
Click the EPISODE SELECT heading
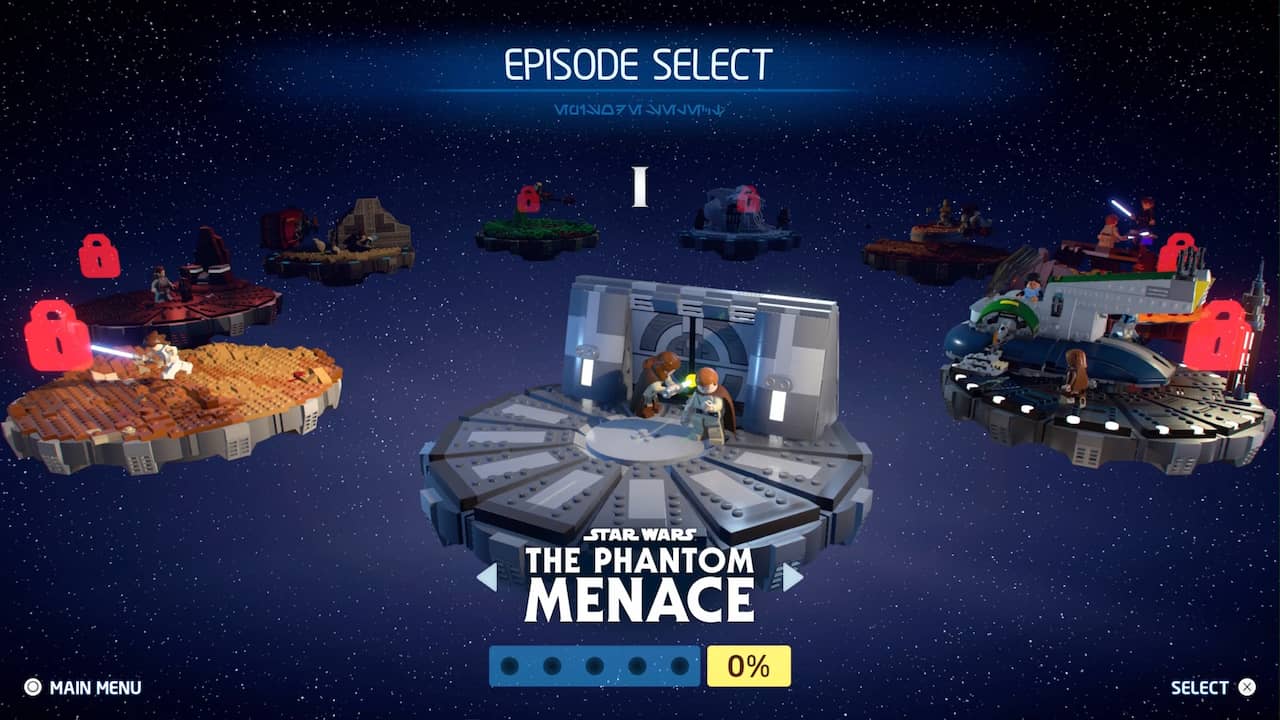coord(640,62)
